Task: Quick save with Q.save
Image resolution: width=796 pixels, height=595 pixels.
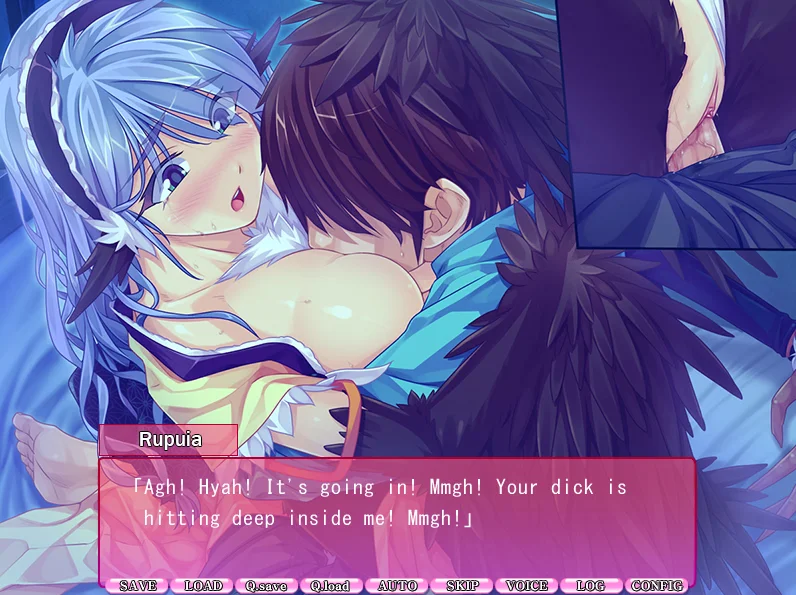Action: tap(267, 586)
